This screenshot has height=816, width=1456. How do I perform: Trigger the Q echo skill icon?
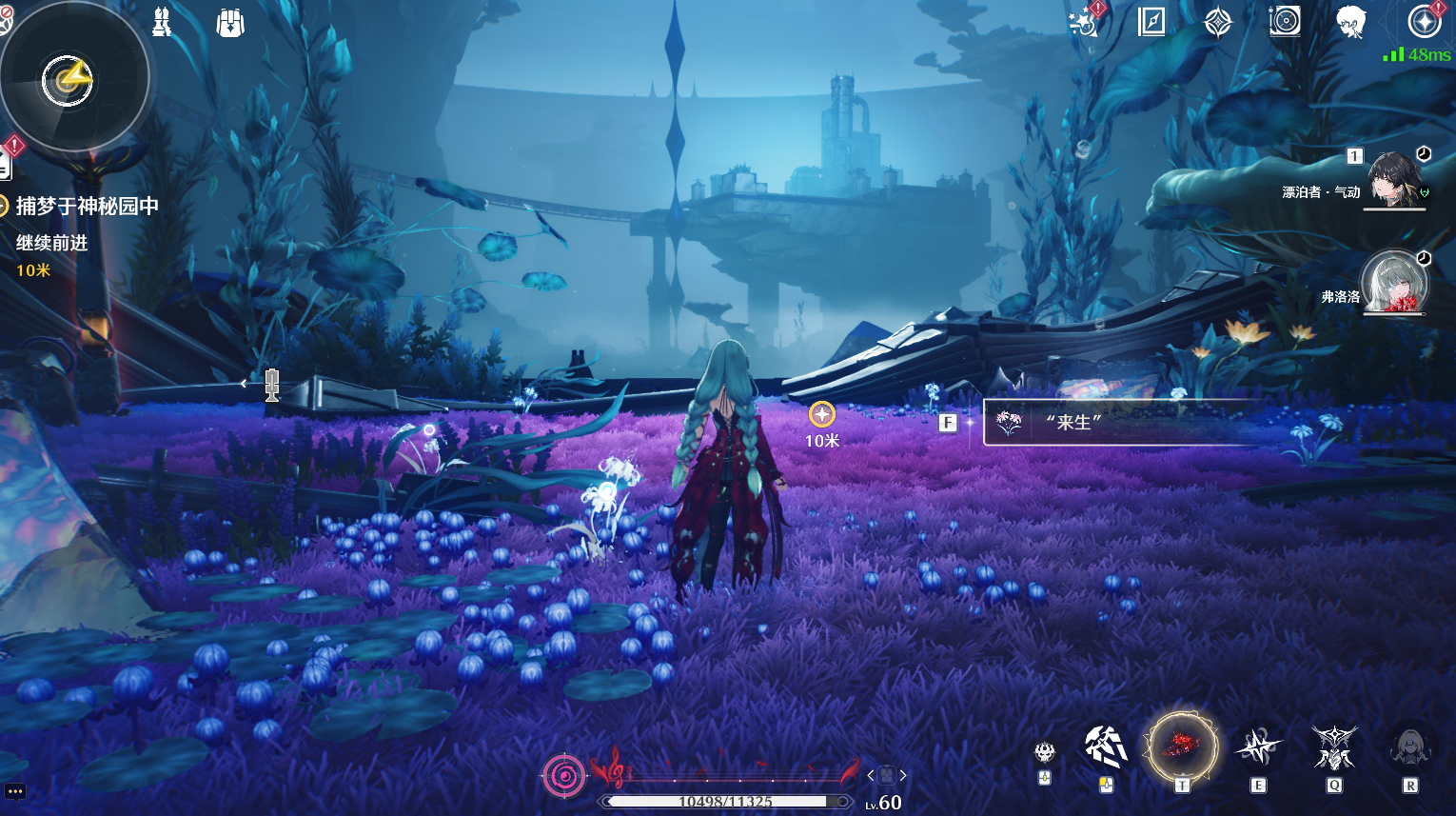(1334, 748)
